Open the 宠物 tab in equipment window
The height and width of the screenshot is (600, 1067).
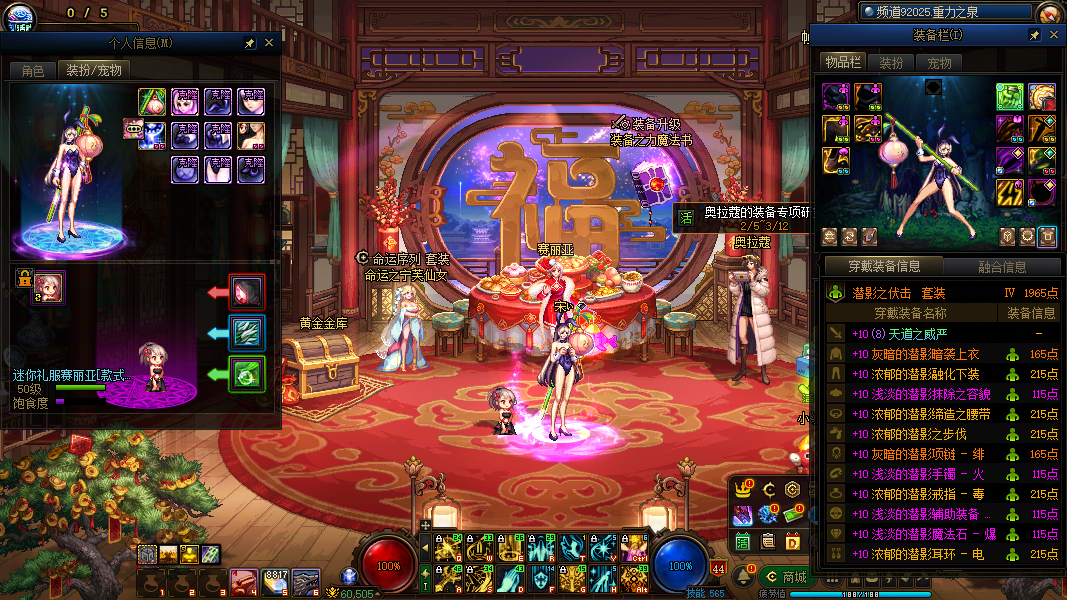point(939,62)
